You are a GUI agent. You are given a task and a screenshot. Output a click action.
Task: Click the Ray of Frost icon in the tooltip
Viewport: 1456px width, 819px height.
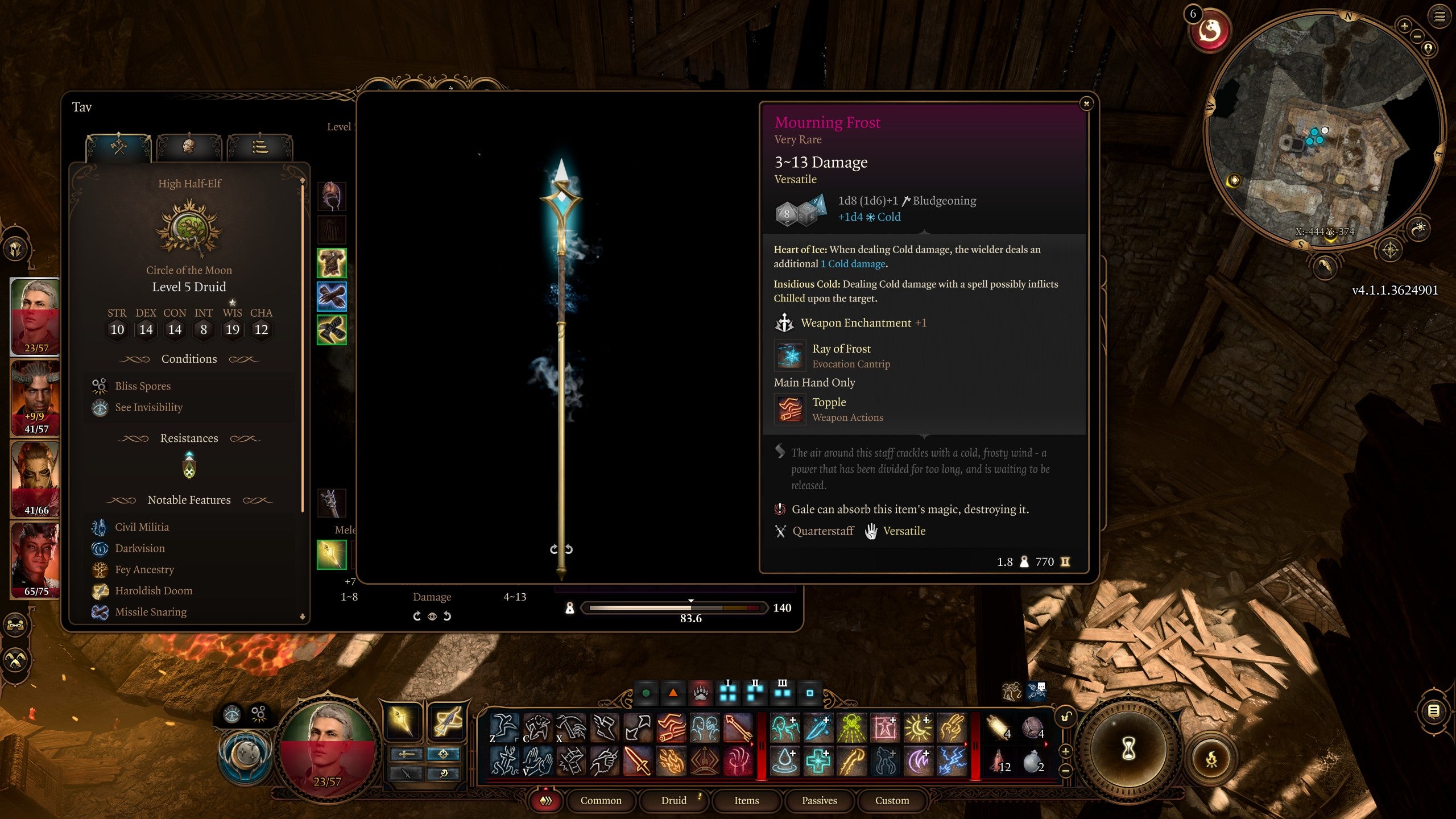coord(789,355)
